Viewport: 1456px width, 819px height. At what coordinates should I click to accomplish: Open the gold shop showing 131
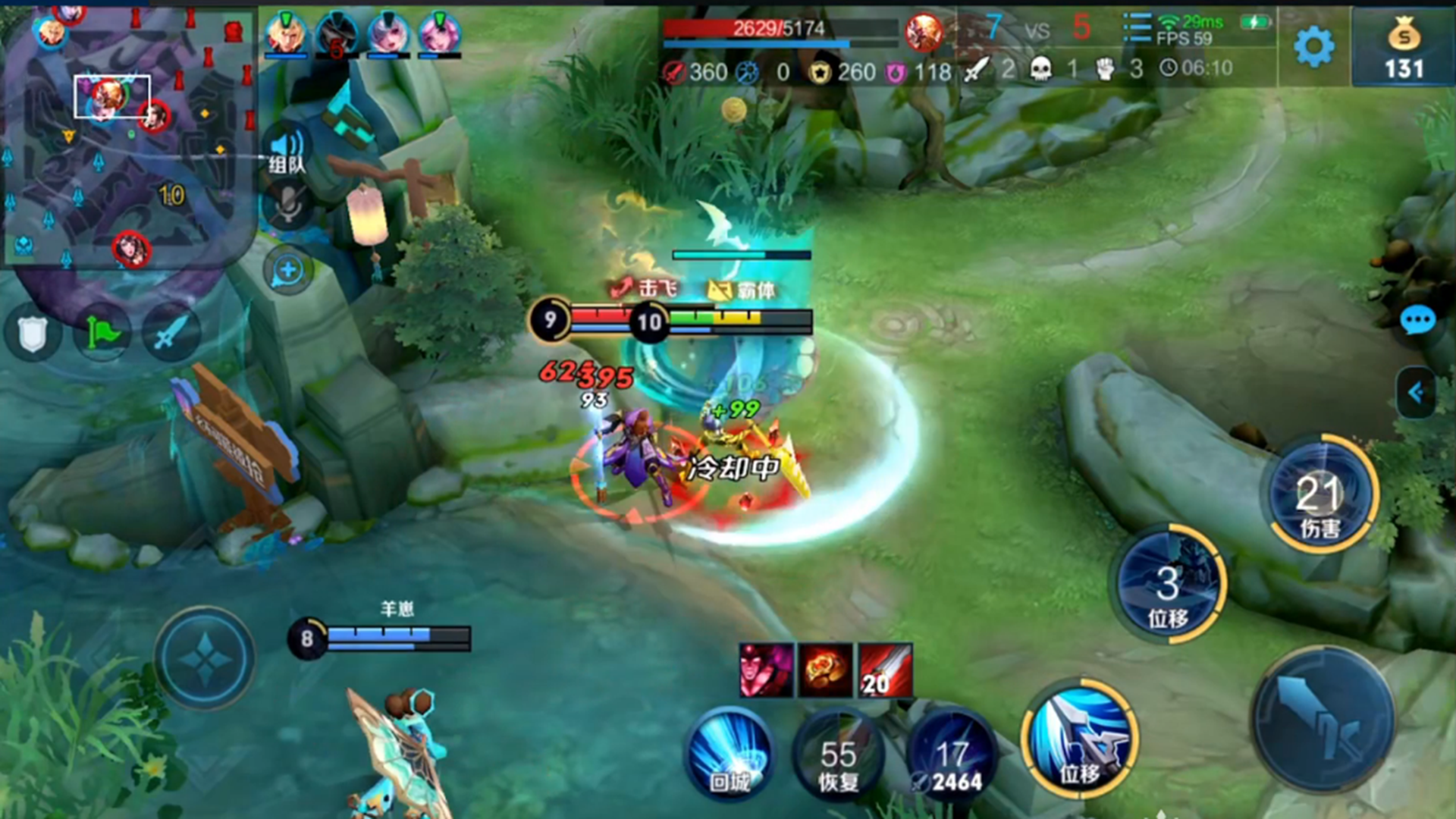pos(1403,47)
